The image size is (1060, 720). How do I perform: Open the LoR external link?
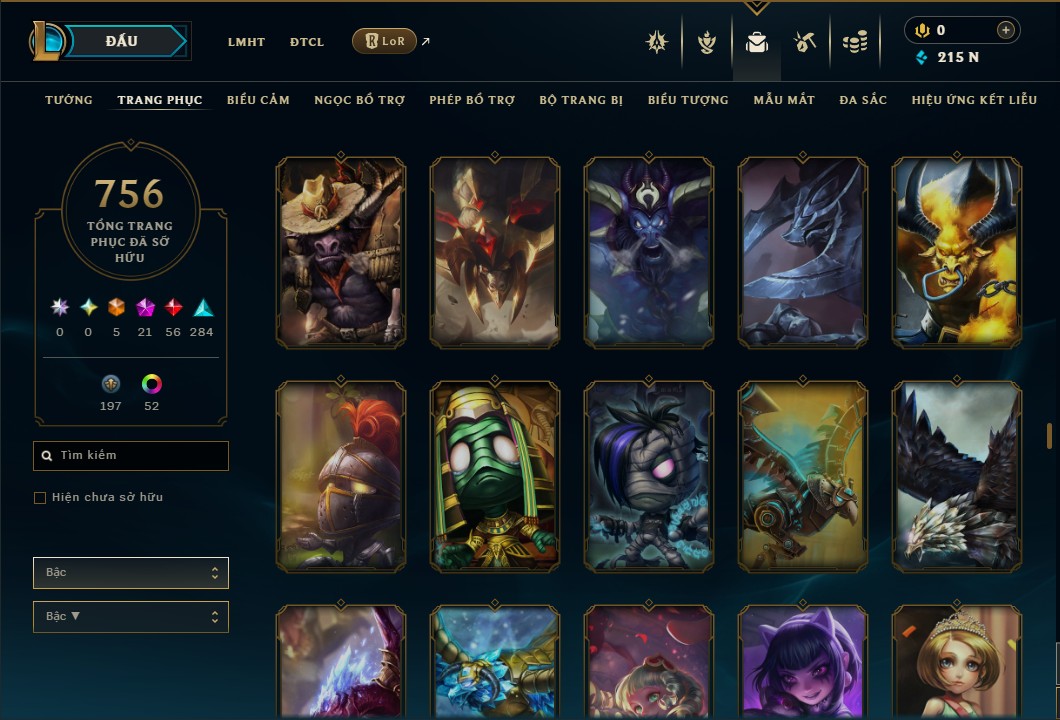(385, 41)
